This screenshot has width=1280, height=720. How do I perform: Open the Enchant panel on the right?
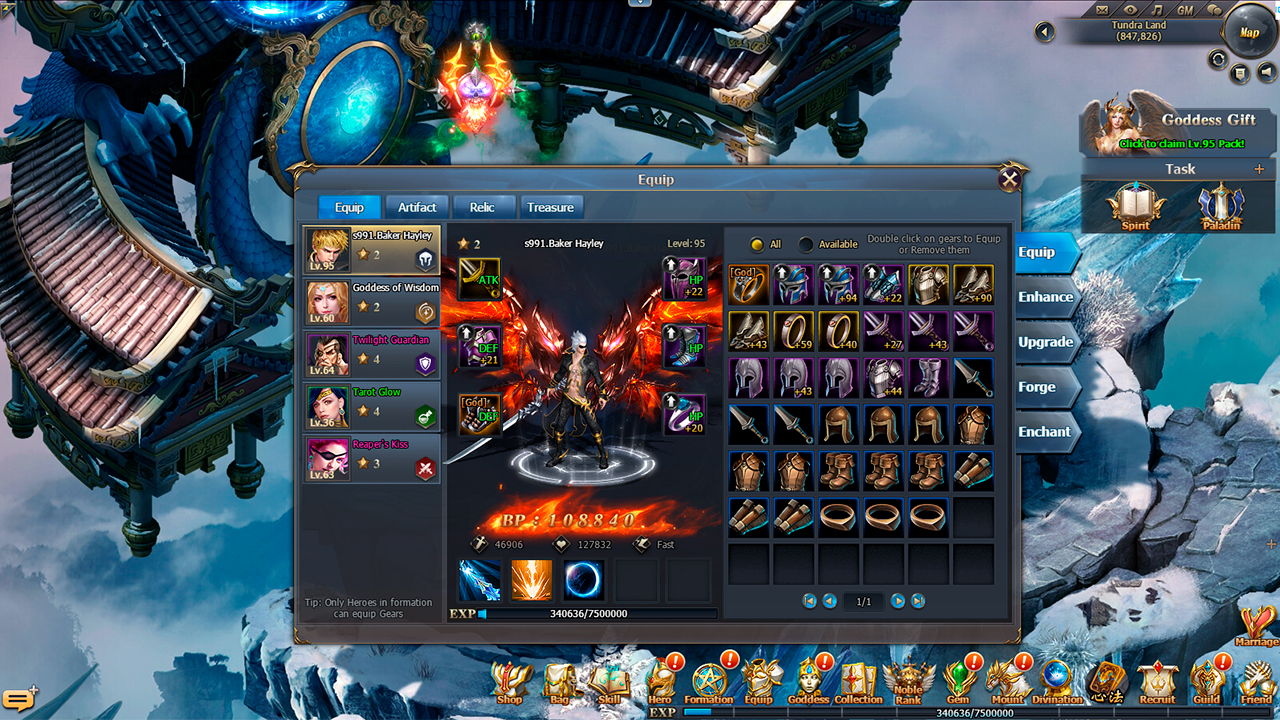point(1046,432)
